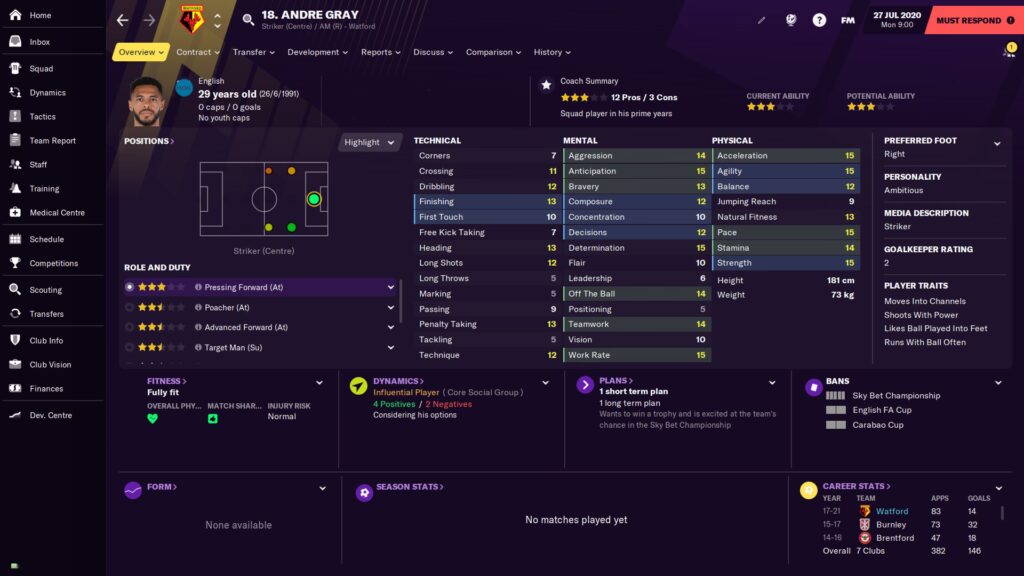Open the History tab
The height and width of the screenshot is (576, 1024).
tap(552, 52)
